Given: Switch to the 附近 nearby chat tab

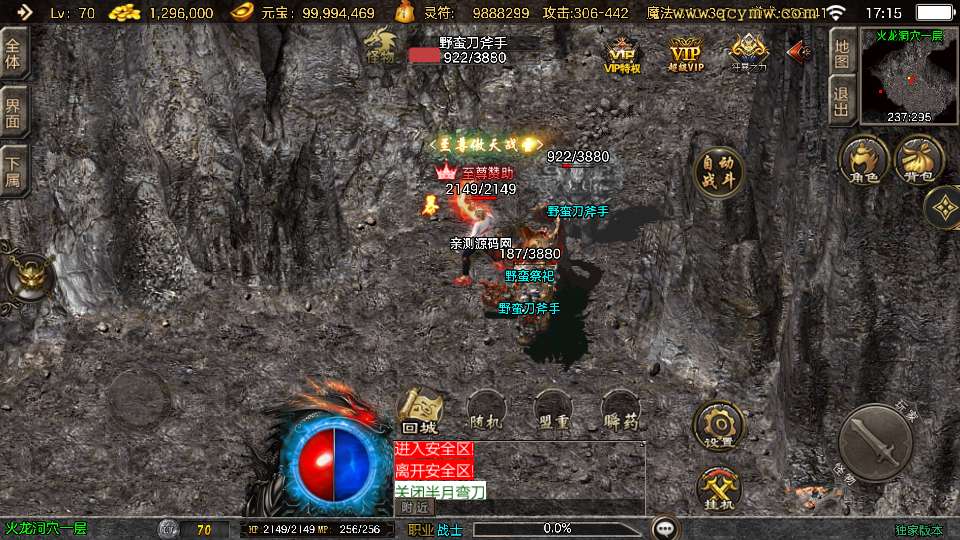Looking at the screenshot, I should point(414,507).
